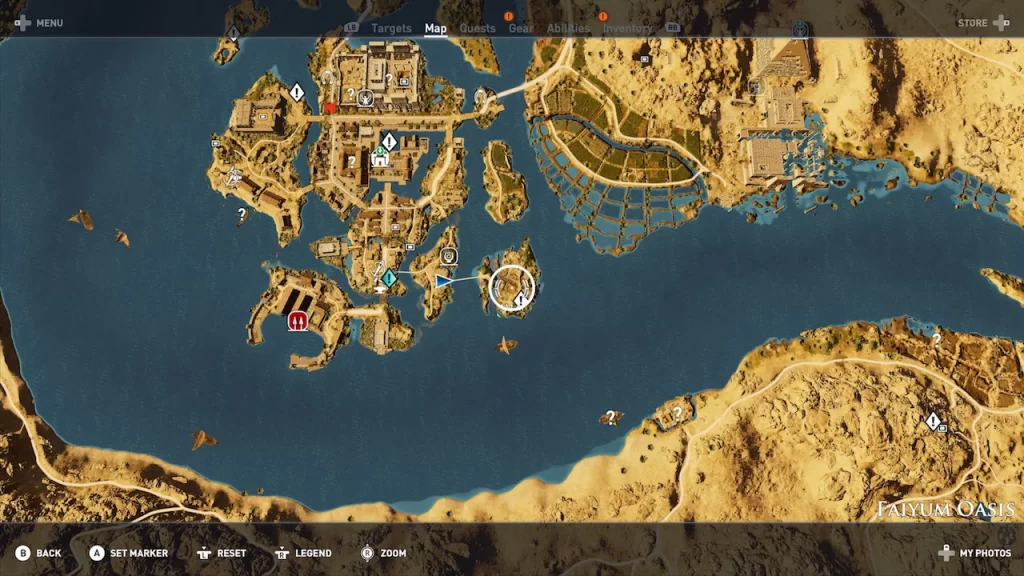The width and height of the screenshot is (1024, 576).
Task: Select the teal tracked quest marker
Action: click(x=389, y=277)
